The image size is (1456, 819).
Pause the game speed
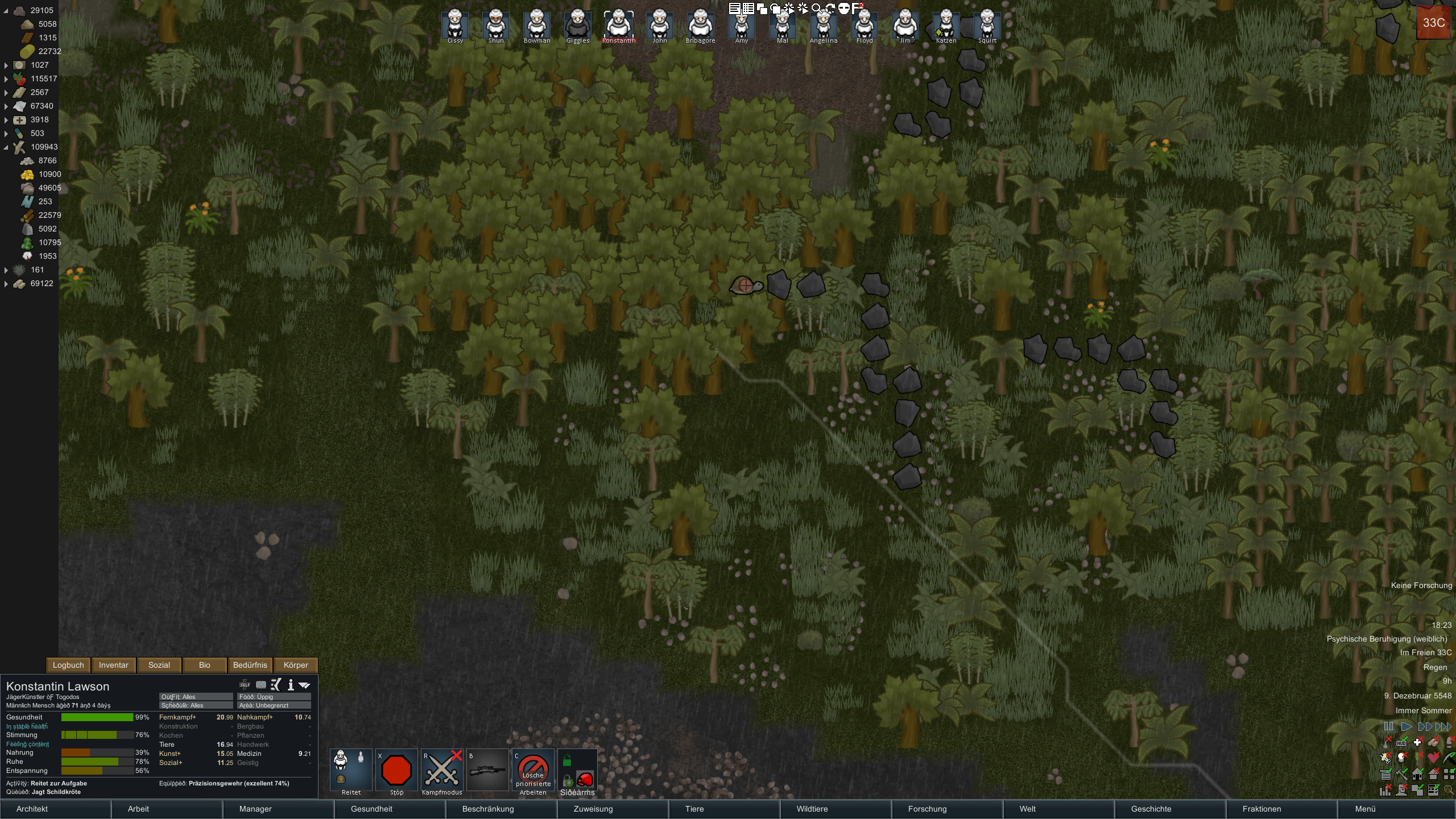(x=1388, y=726)
